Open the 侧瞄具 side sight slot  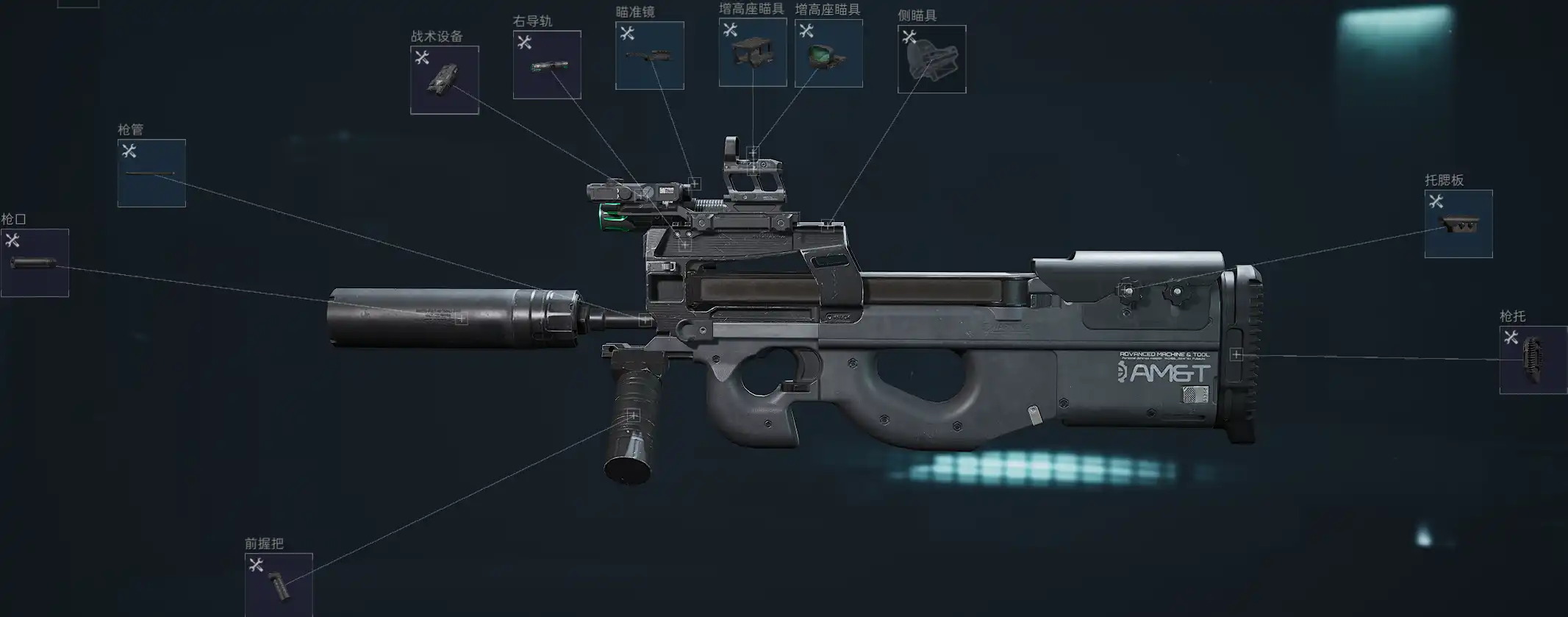click(931, 60)
